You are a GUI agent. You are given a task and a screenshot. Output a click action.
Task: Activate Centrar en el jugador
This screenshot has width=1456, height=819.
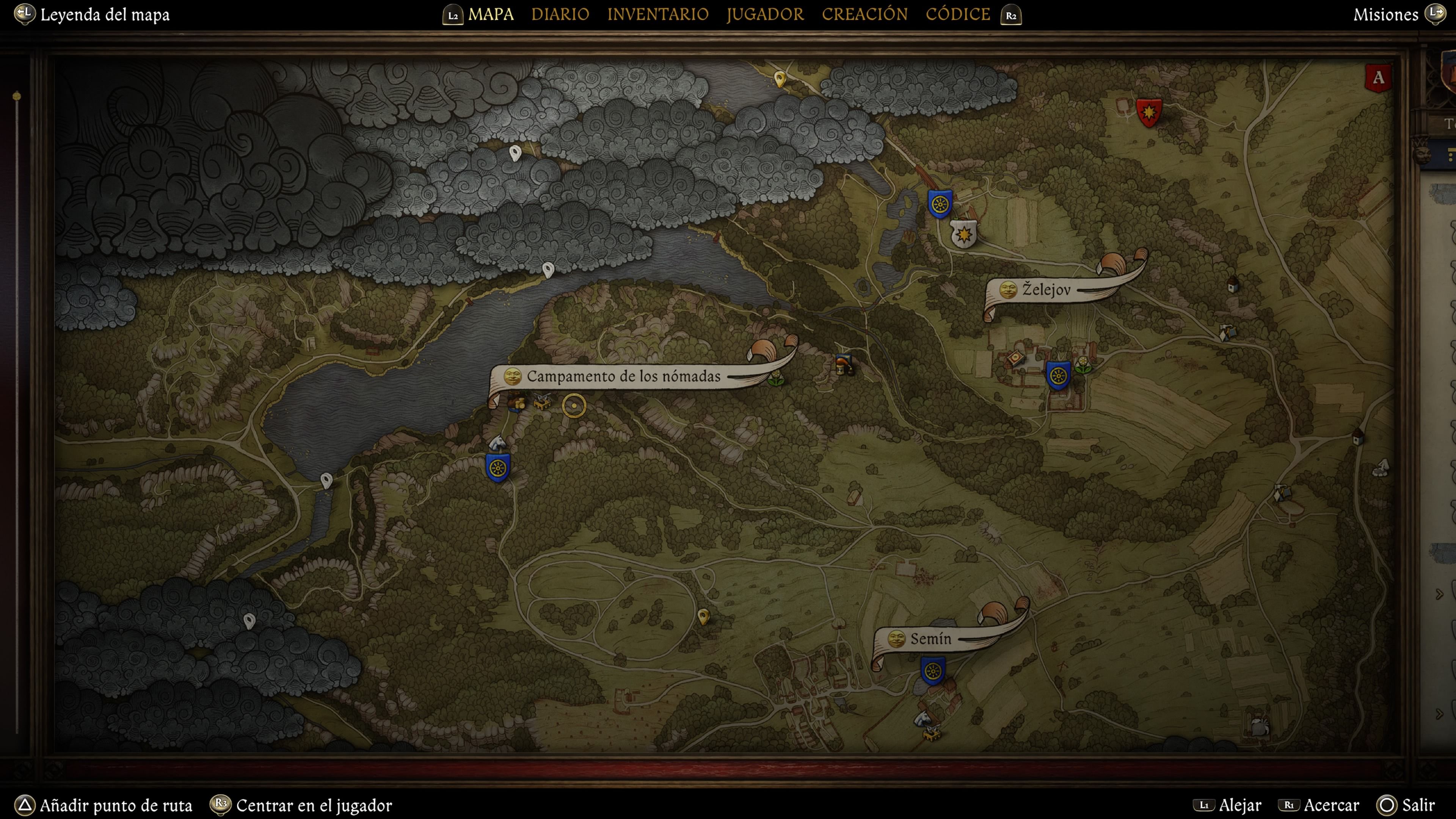[x=314, y=805]
